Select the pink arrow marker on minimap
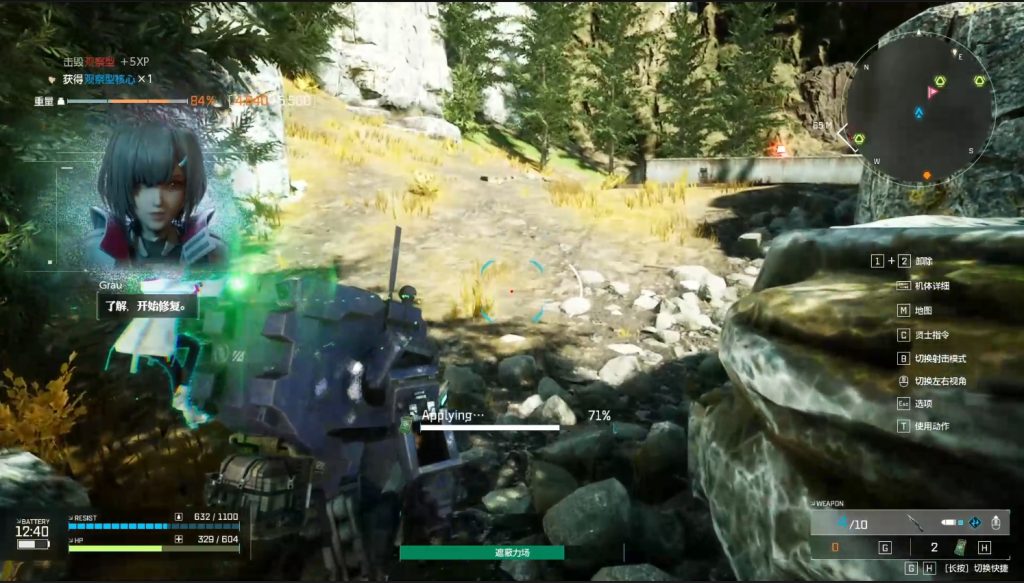1024x583 pixels. click(932, 92)
